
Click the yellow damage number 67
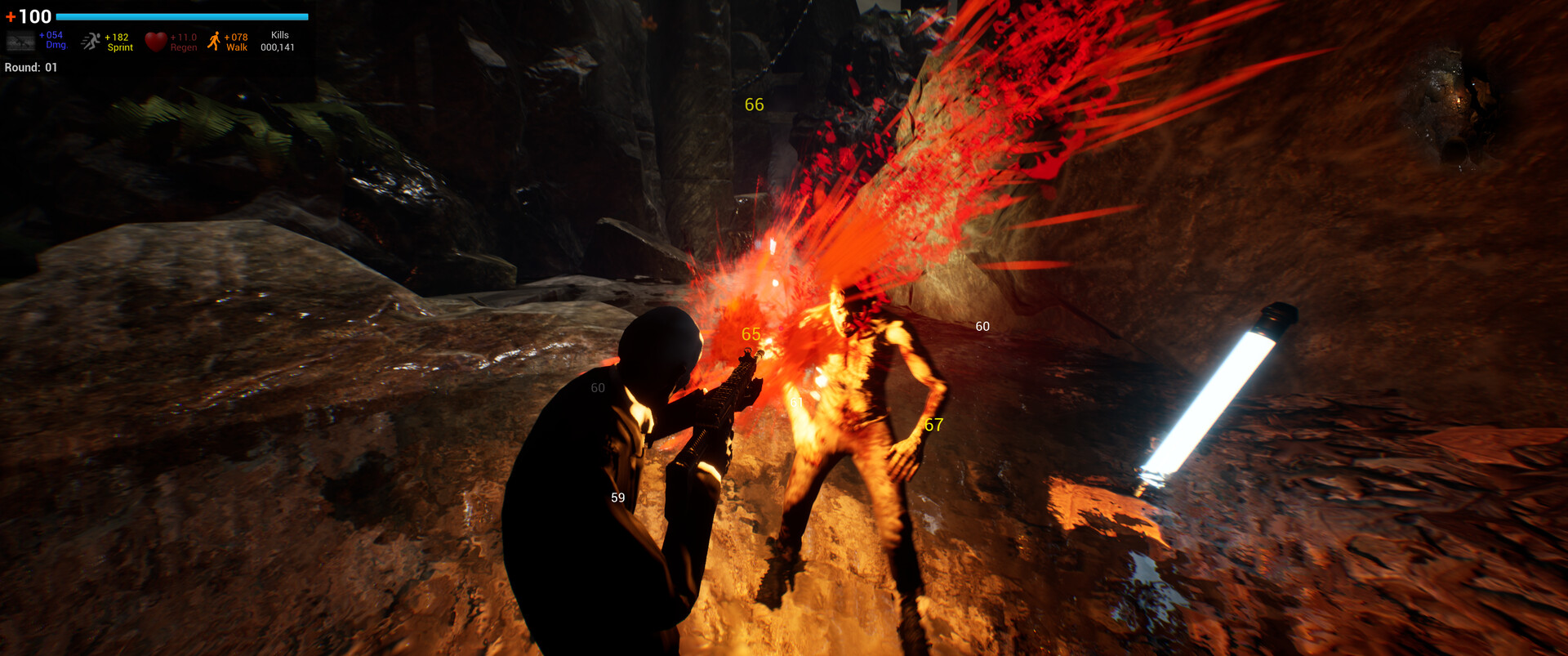pos(934,424)
